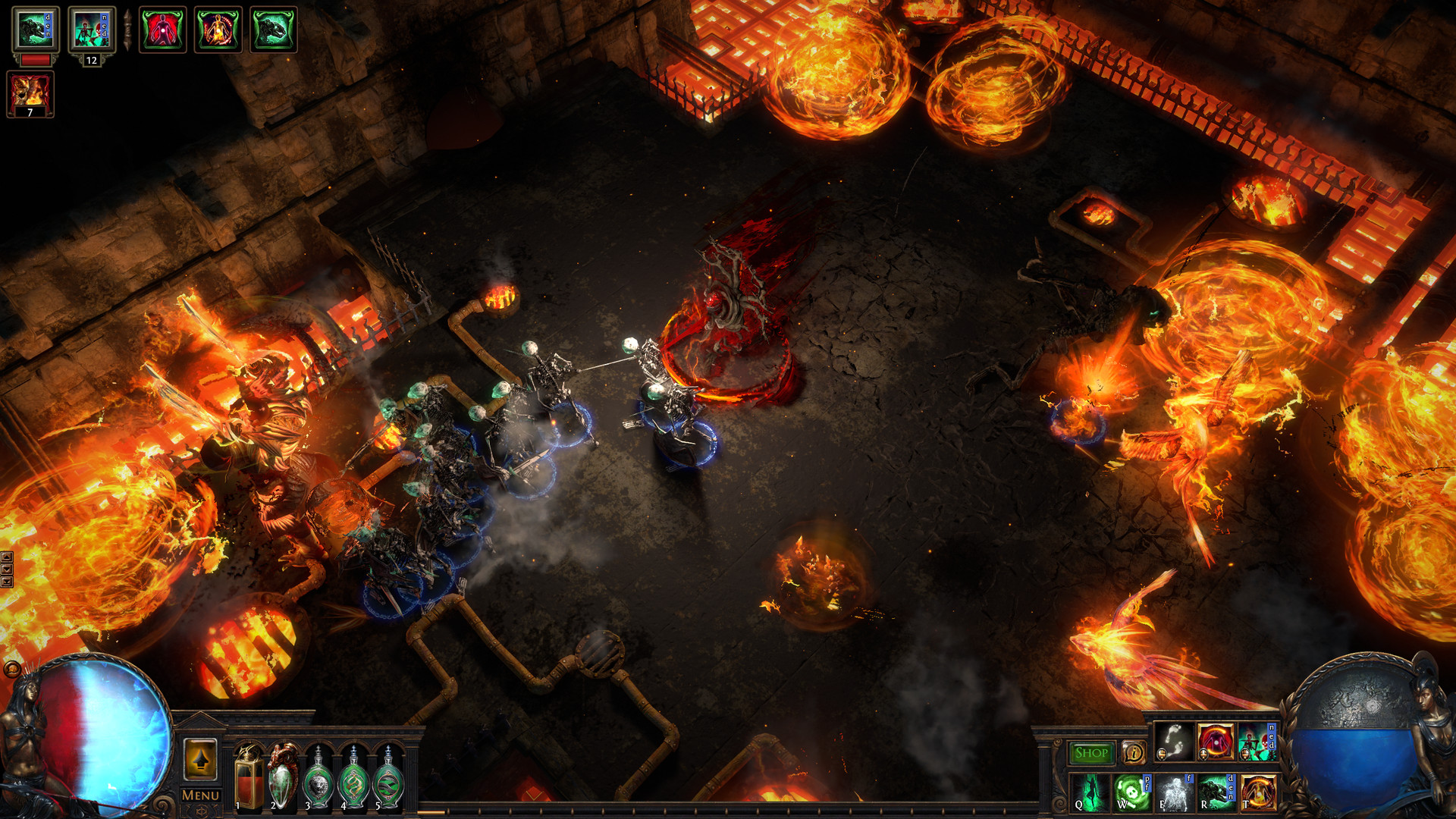Click the red body aura icon above the T slot
1456x819 pixels.
1216,743
